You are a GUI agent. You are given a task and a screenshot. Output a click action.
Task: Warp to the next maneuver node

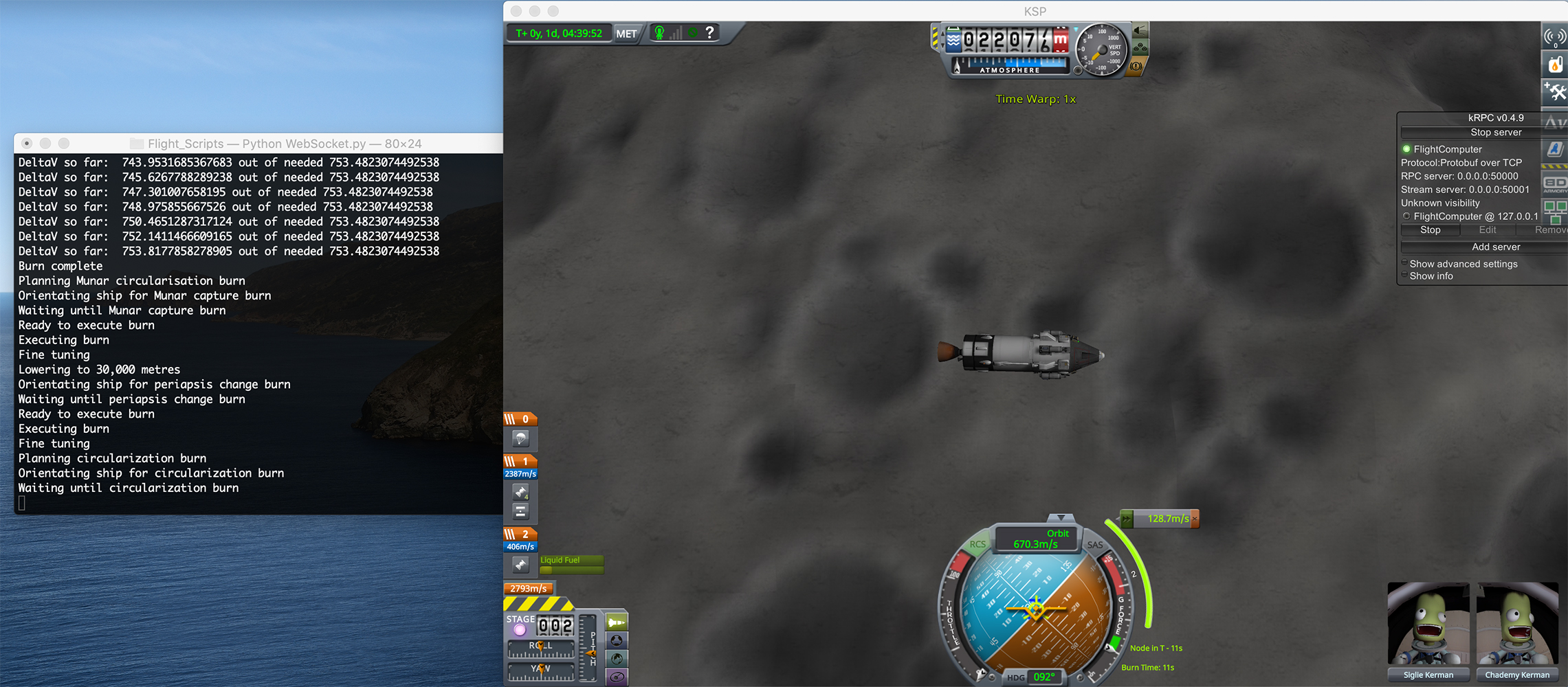[x=1127, y=519]
